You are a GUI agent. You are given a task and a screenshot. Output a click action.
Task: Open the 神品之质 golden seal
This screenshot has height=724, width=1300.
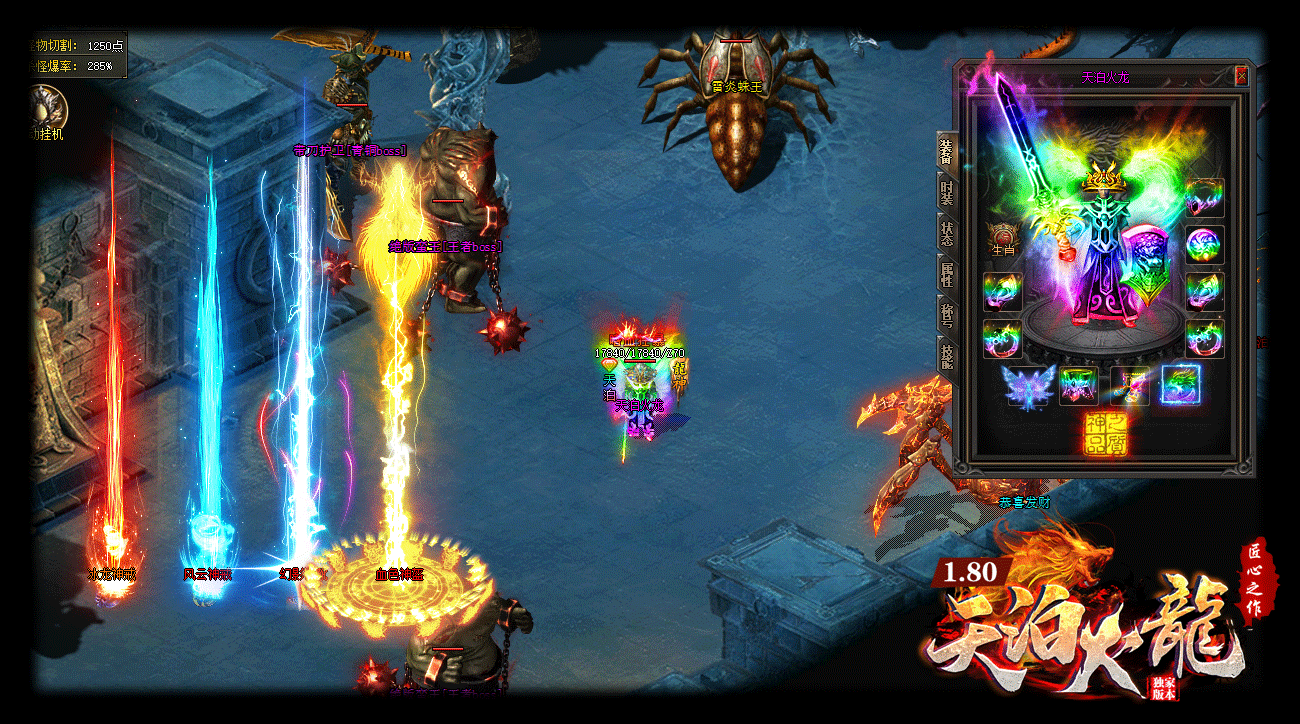coord(1105,434)
